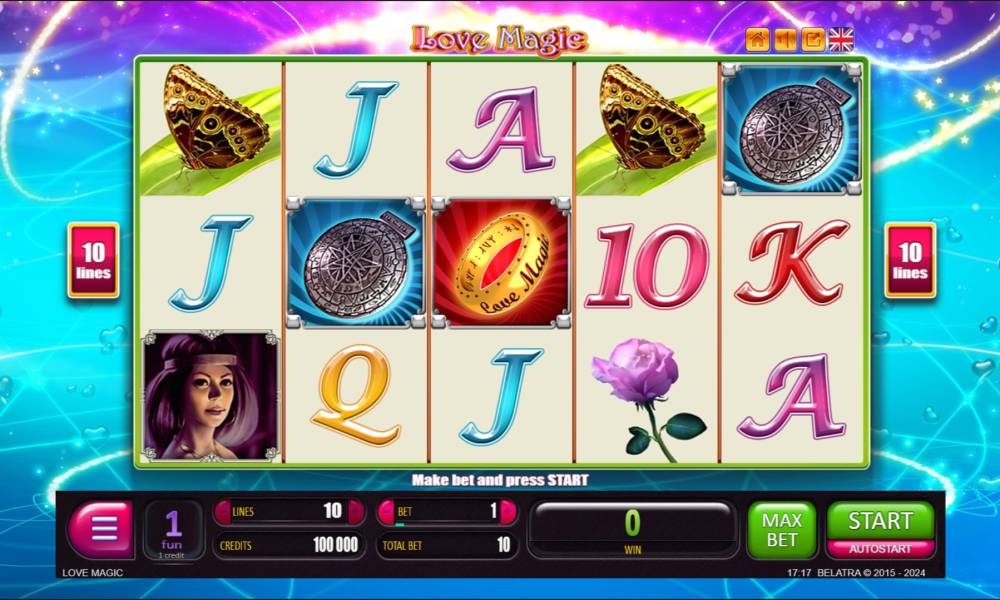Toggle the sound icon
Viewport: 1000px width, 600px height.
point(785,40)
